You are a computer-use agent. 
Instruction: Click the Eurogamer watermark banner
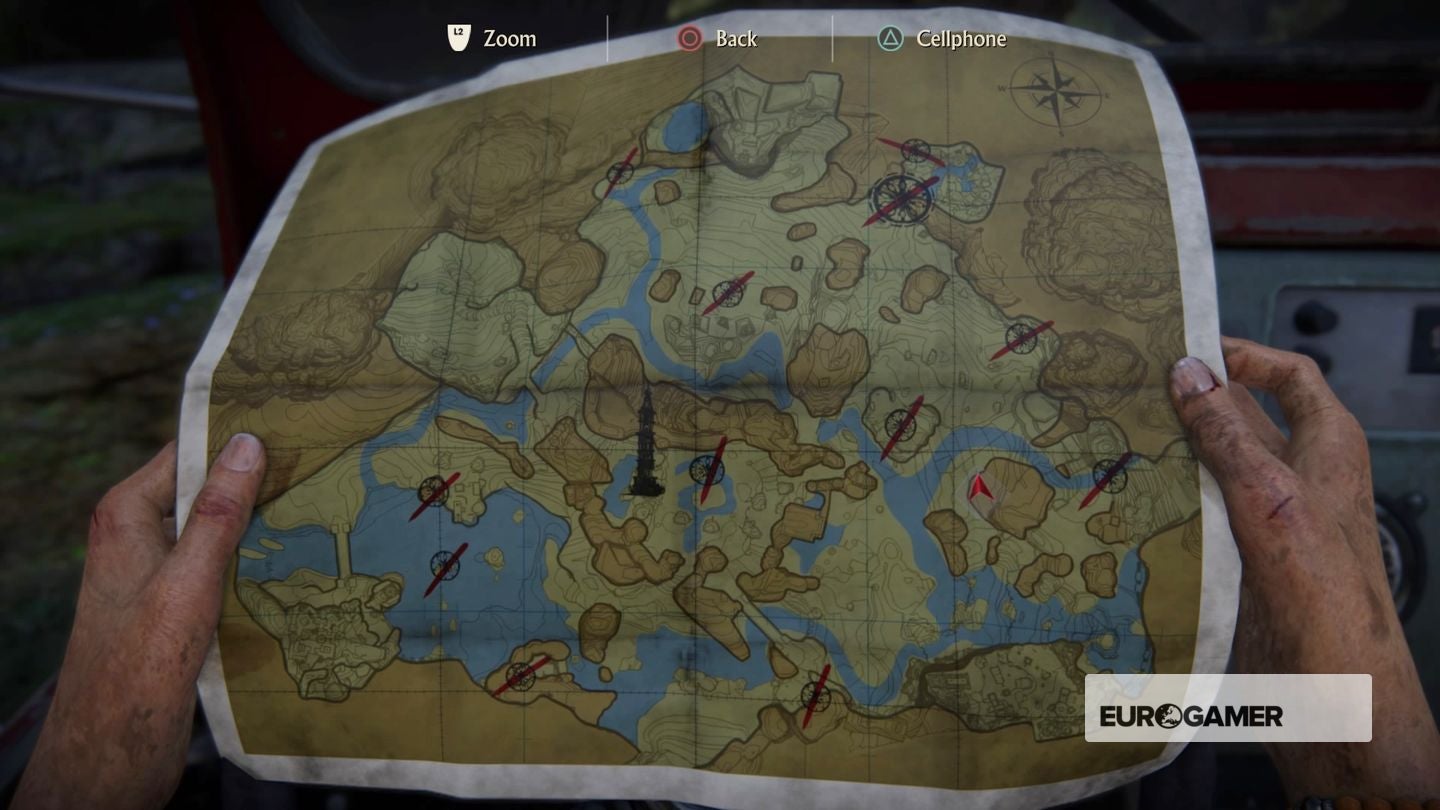tap(1228, 707)
